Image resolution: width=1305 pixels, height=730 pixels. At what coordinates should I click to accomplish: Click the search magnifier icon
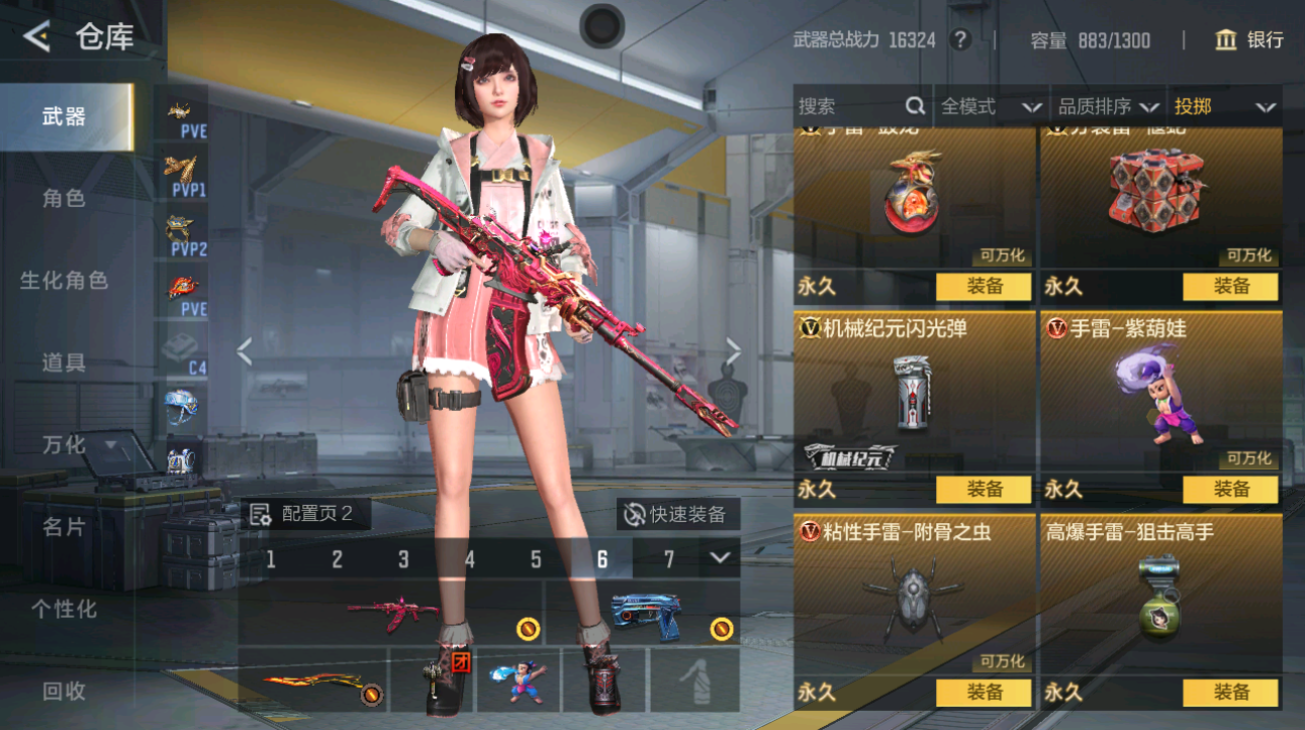(x=914, y=106)
